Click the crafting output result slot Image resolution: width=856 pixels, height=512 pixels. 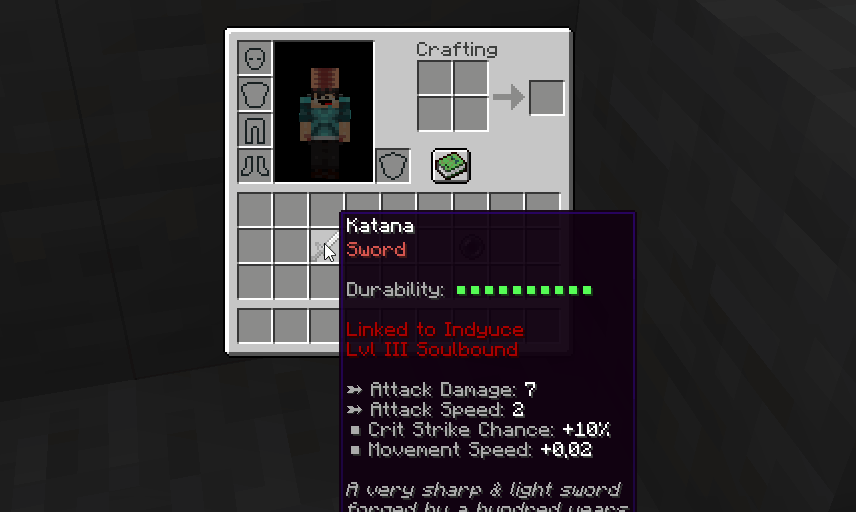(546, 98)
